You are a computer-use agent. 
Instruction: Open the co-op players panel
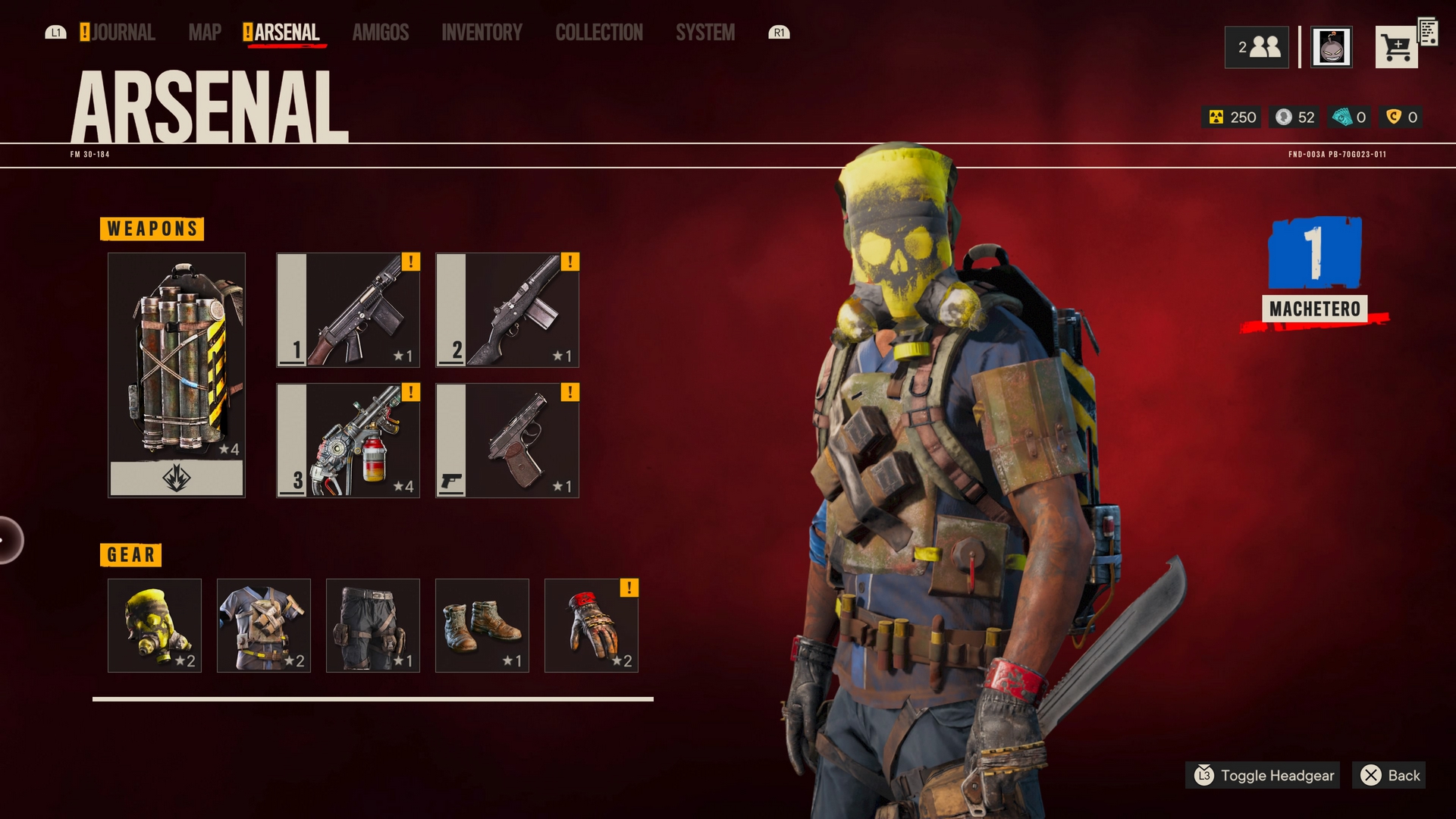coord(1257,48)
